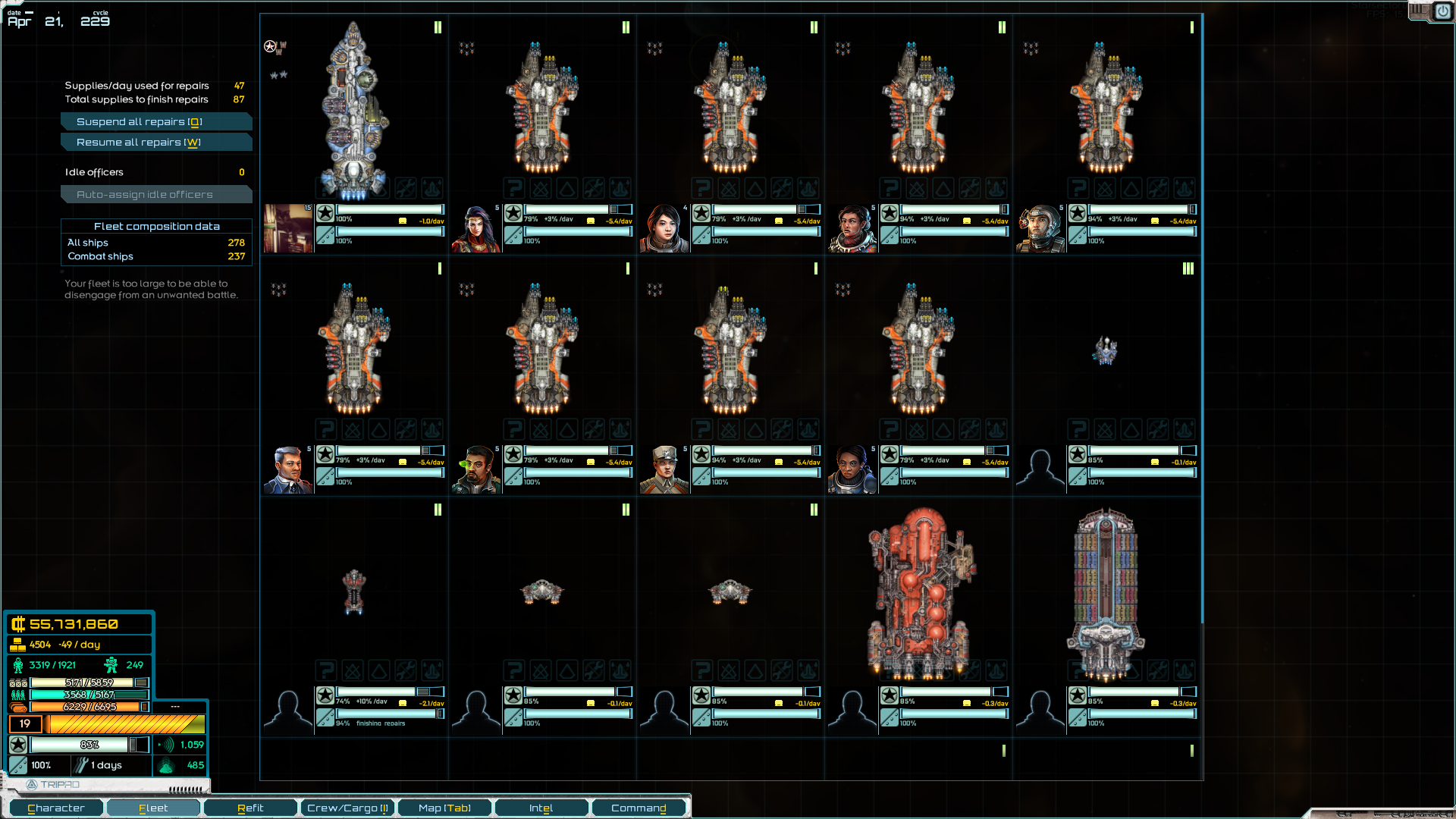Viewport: 1456px width, 819px height.
Task: Open the Map tab
Action: [x=444, y=808]
